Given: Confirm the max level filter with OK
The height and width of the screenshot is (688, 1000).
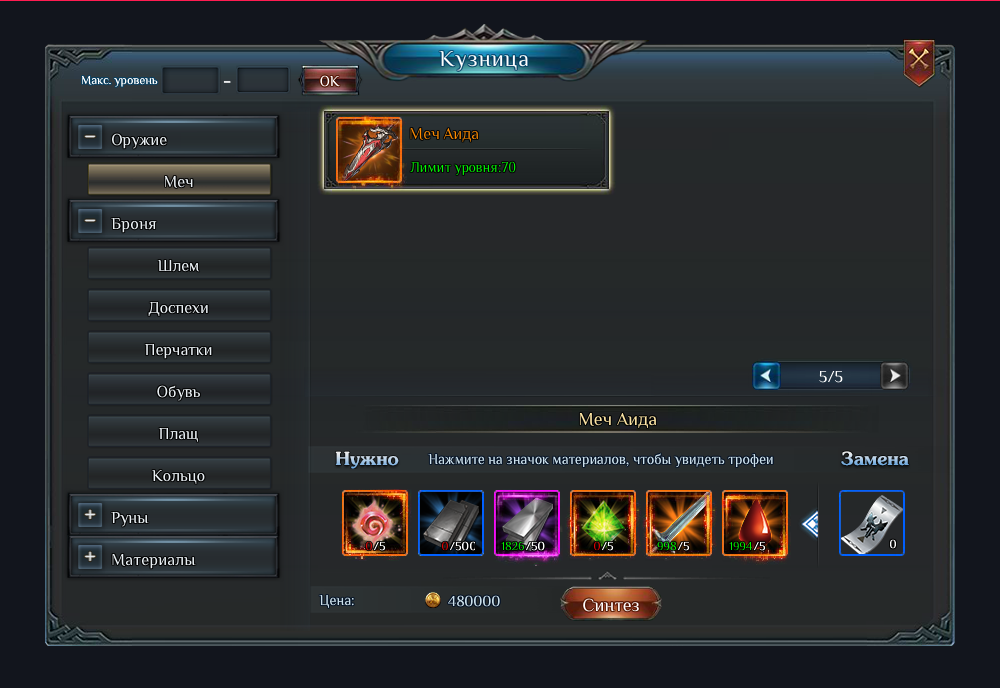Looking at the screenshot, I should (x=329, y=81).
